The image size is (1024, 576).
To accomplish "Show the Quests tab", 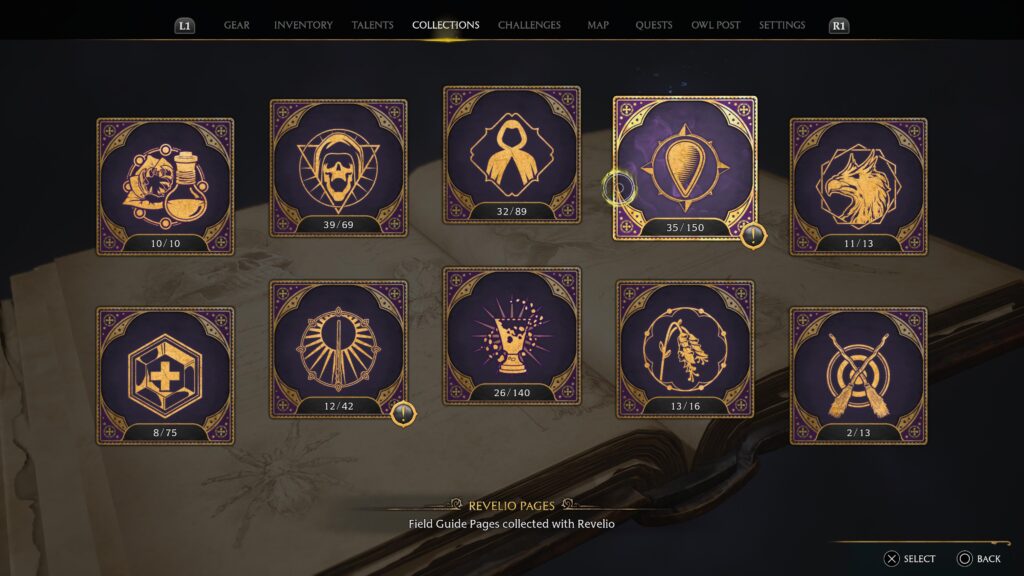I will [654, 25].
